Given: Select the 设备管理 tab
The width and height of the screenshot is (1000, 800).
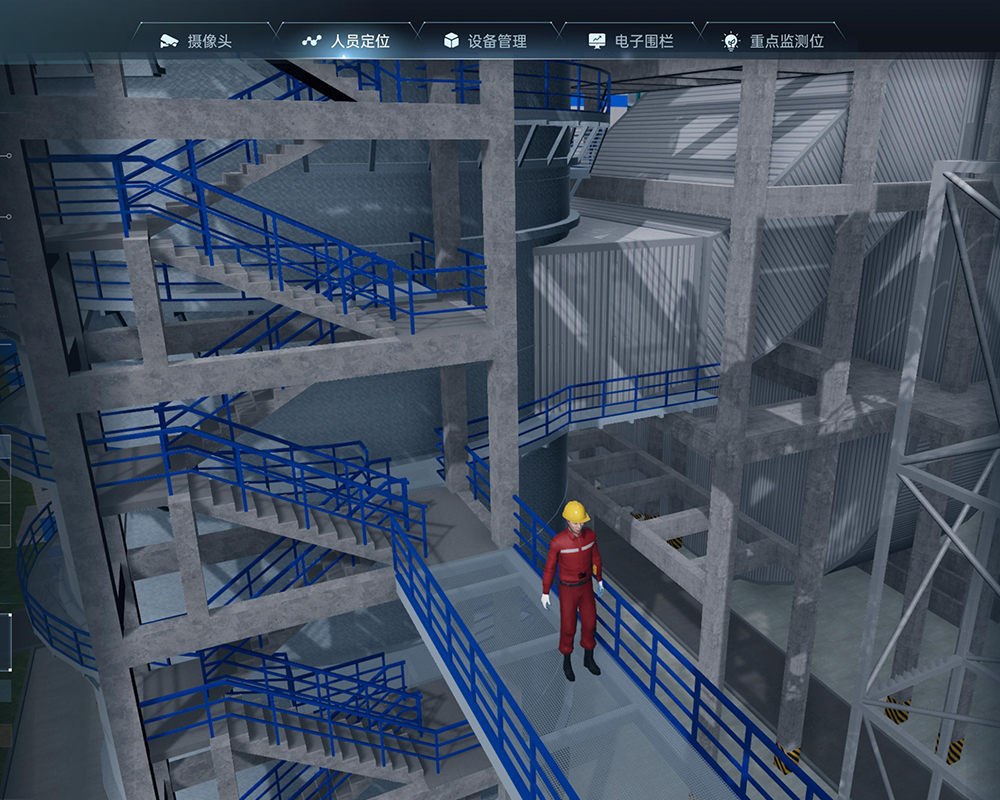Looking at the screenshot, I should pos(485,41).
